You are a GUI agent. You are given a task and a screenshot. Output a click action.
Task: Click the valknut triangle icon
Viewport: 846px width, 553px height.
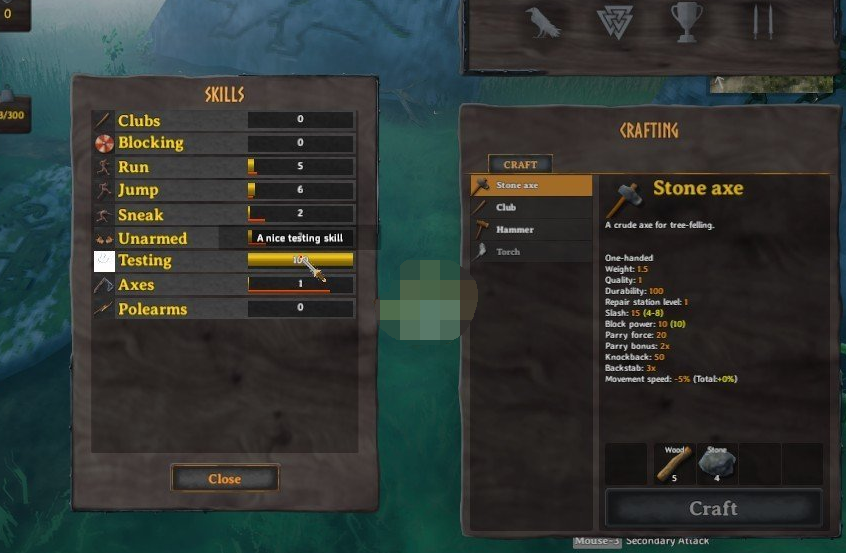(614, 22)
